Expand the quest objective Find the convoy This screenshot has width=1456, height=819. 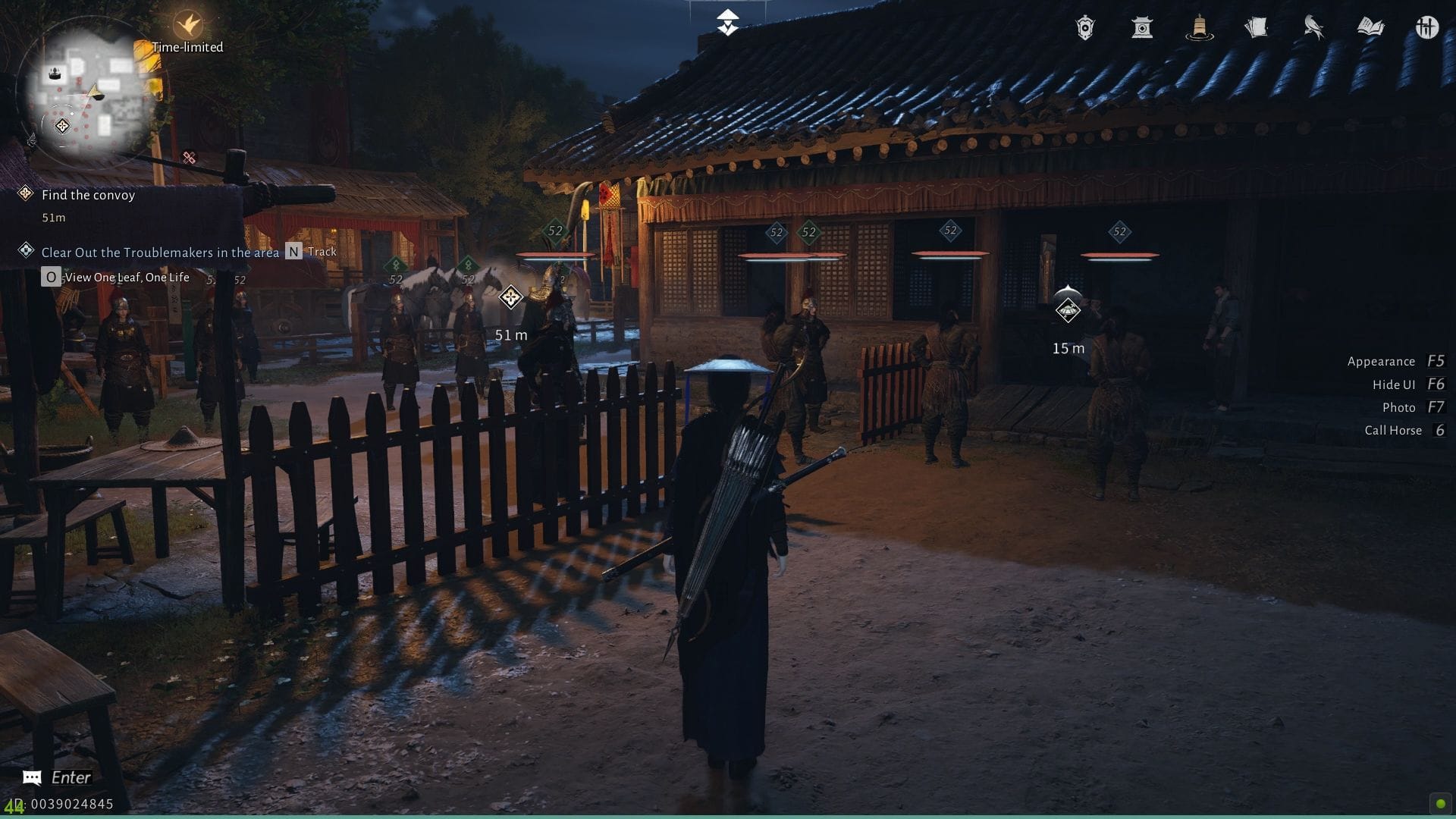89,195
